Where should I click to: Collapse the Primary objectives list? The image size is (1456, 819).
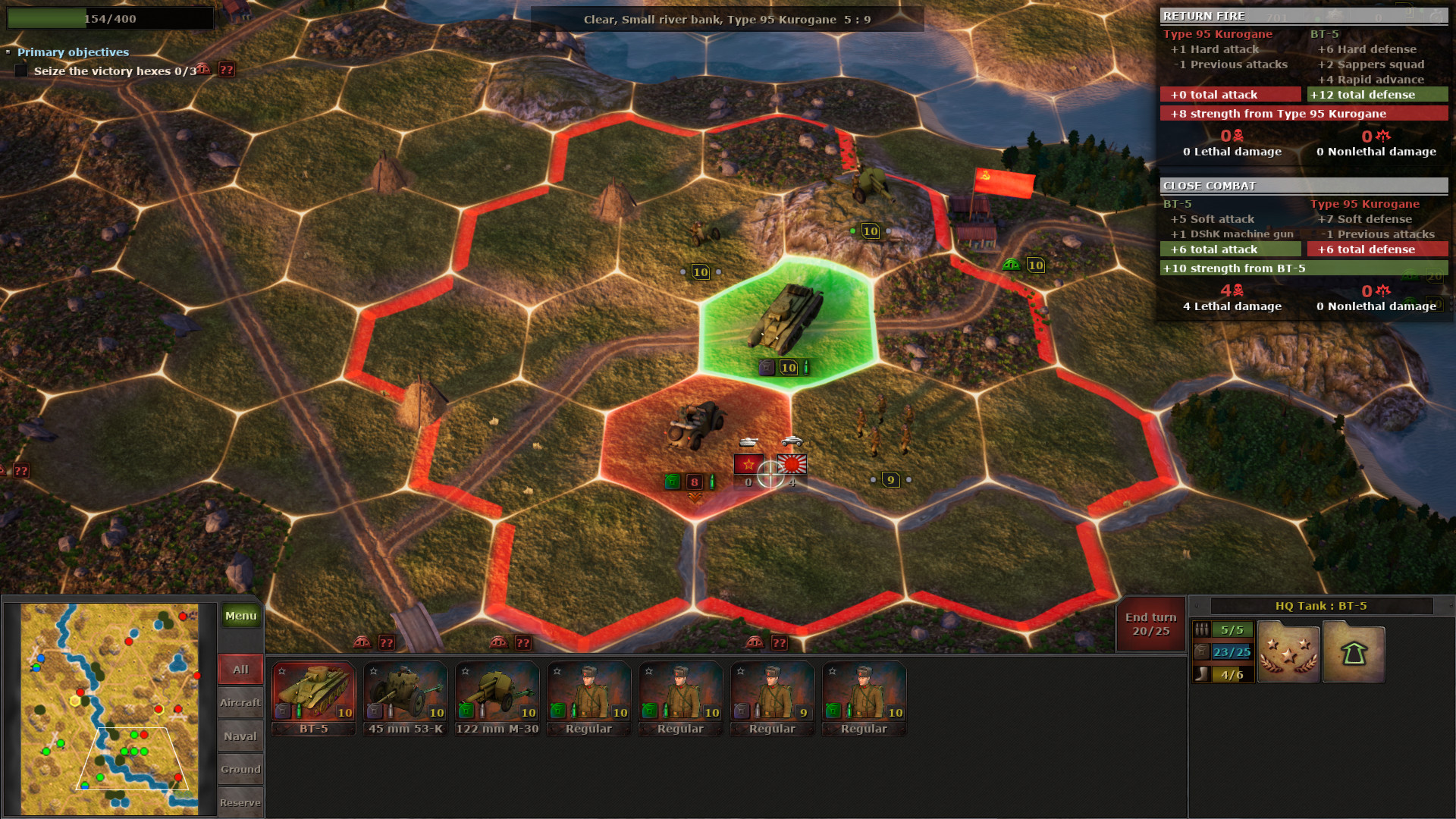click(10, 52)
